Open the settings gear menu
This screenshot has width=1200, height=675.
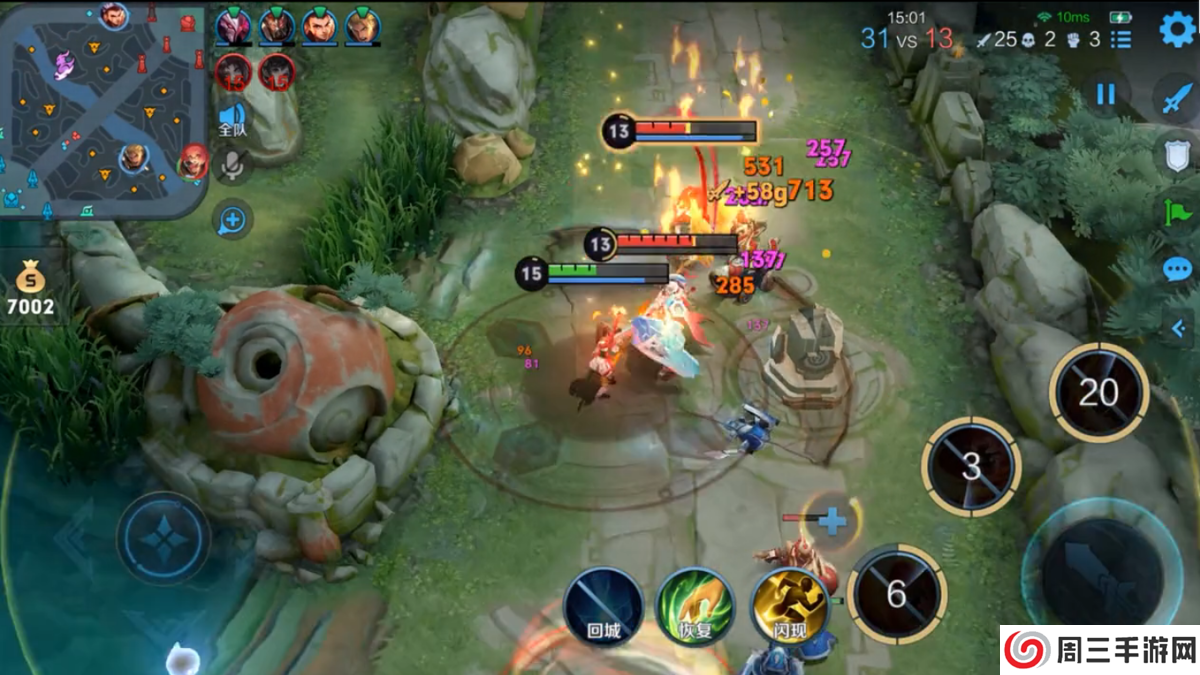pos(1177,30)
